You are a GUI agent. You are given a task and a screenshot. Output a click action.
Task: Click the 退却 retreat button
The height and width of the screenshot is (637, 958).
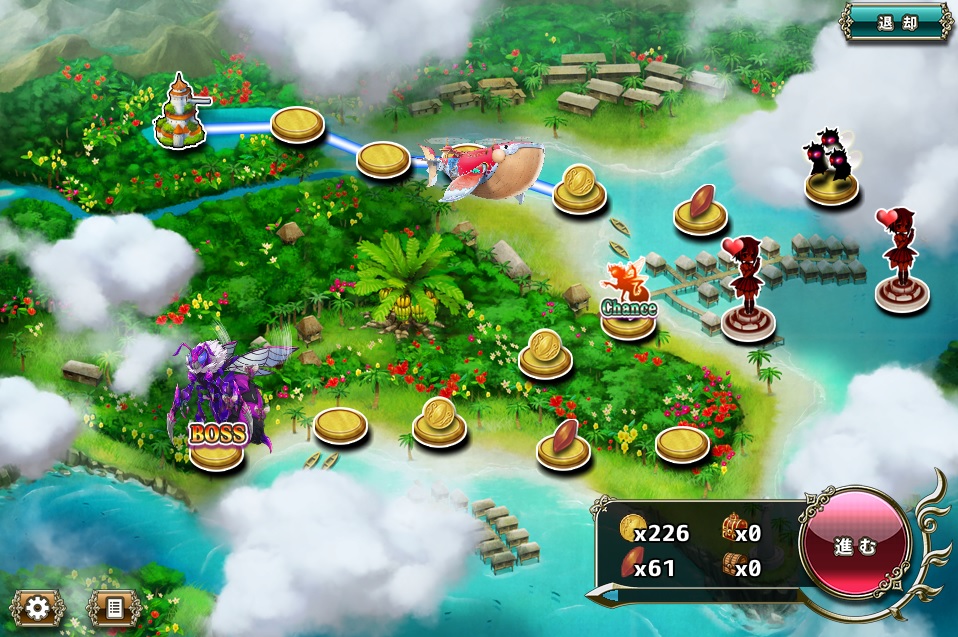[896, 22]
